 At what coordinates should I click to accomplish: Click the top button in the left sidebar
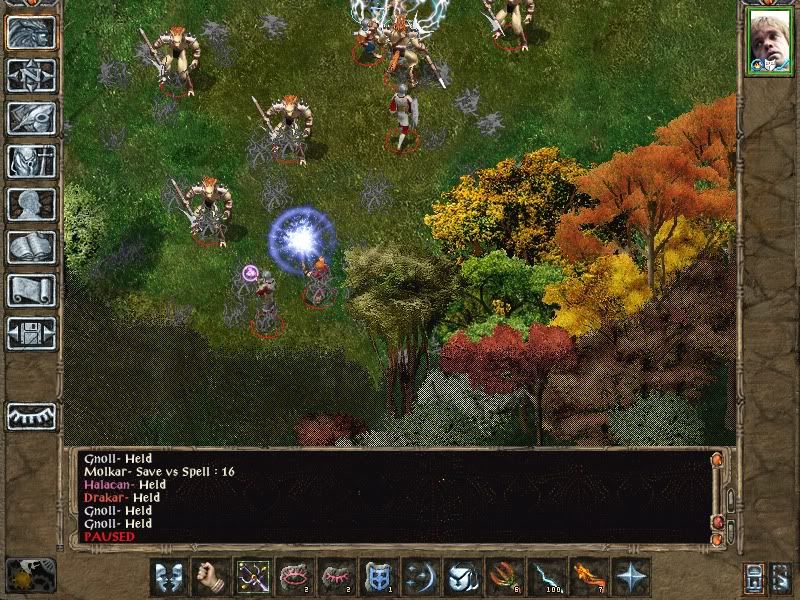pos(31,32)
